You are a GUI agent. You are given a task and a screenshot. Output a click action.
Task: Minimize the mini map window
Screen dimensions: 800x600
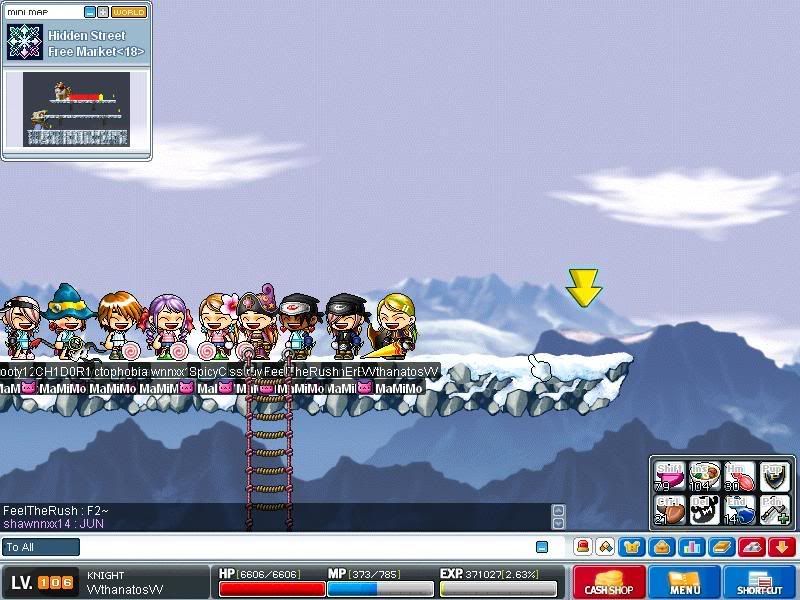(x=89, y=12)
